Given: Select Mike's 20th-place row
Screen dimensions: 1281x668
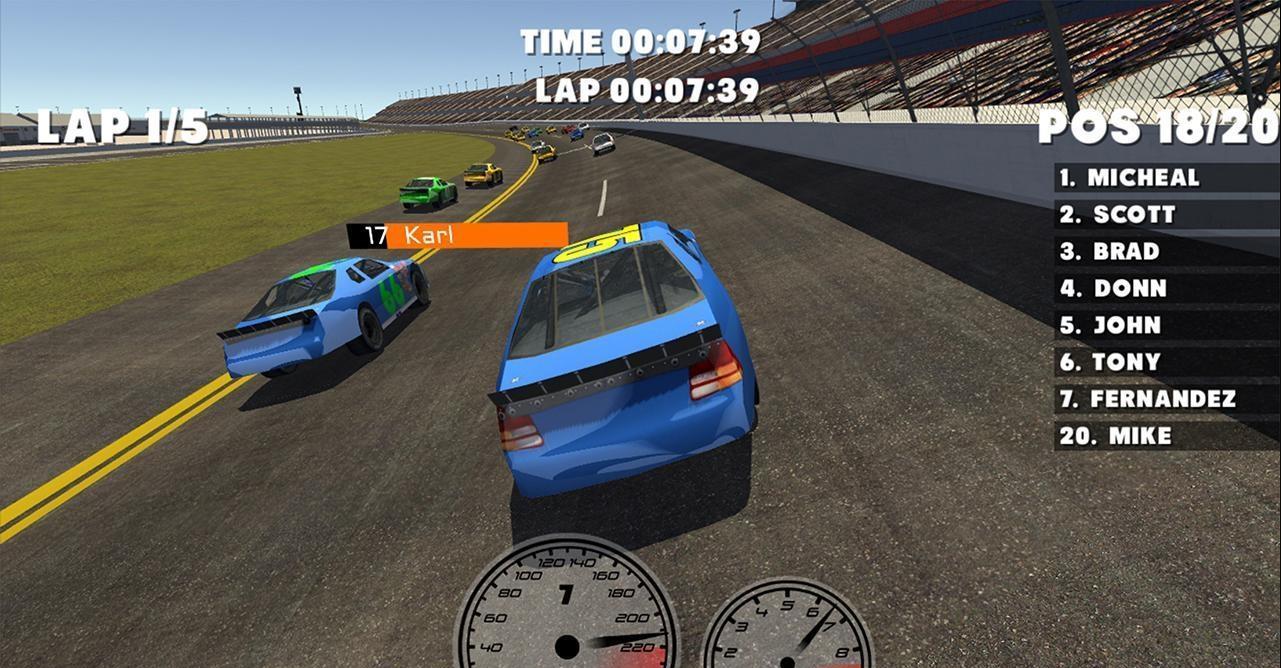Looking at the screenshot, I should [x=1166, y=436].
